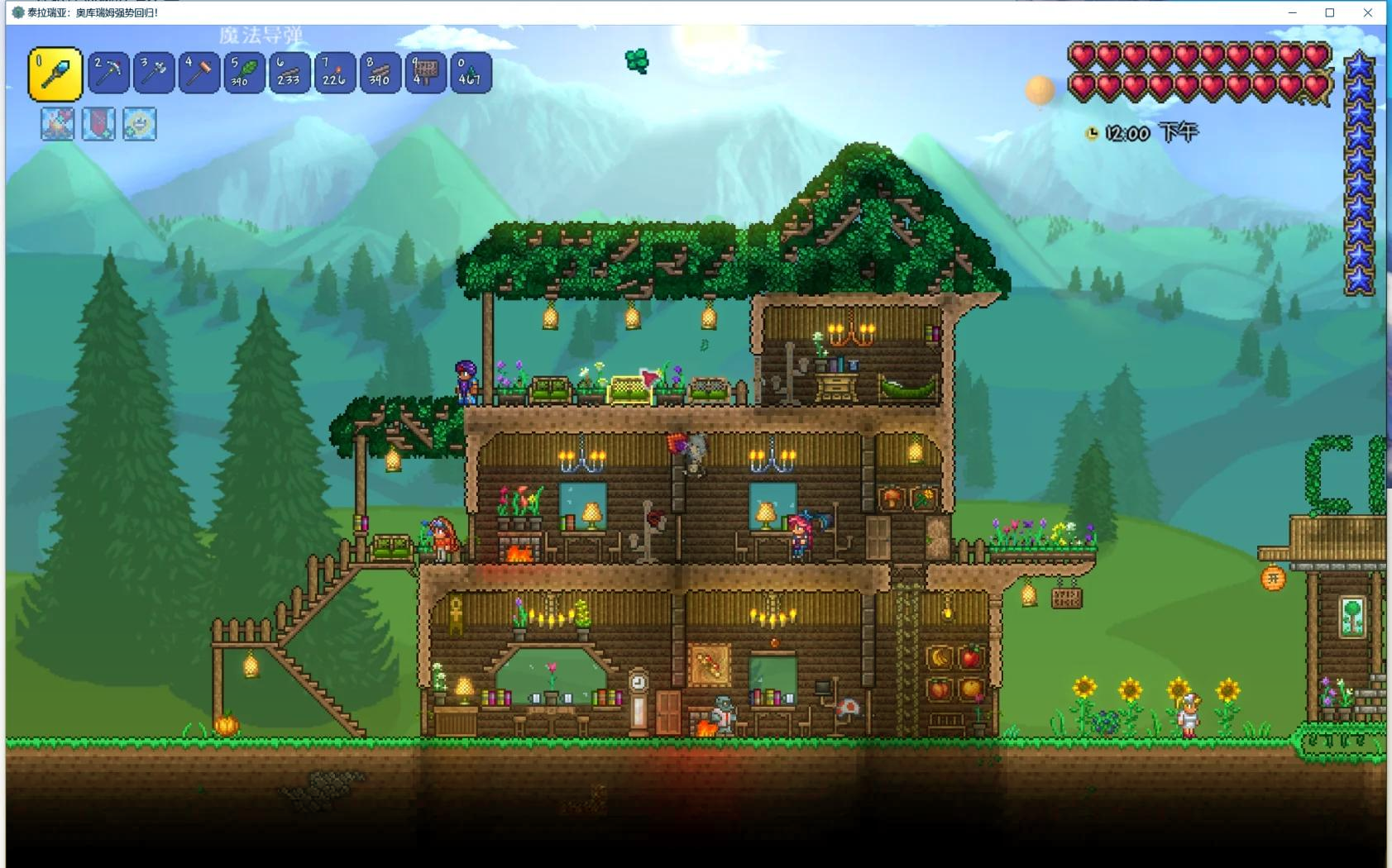Equip the hammer in hotbar slot 4
Image resolution: width=1392 pixels, height=868 pixels.
pyautogui.click(x=199, y=73)
